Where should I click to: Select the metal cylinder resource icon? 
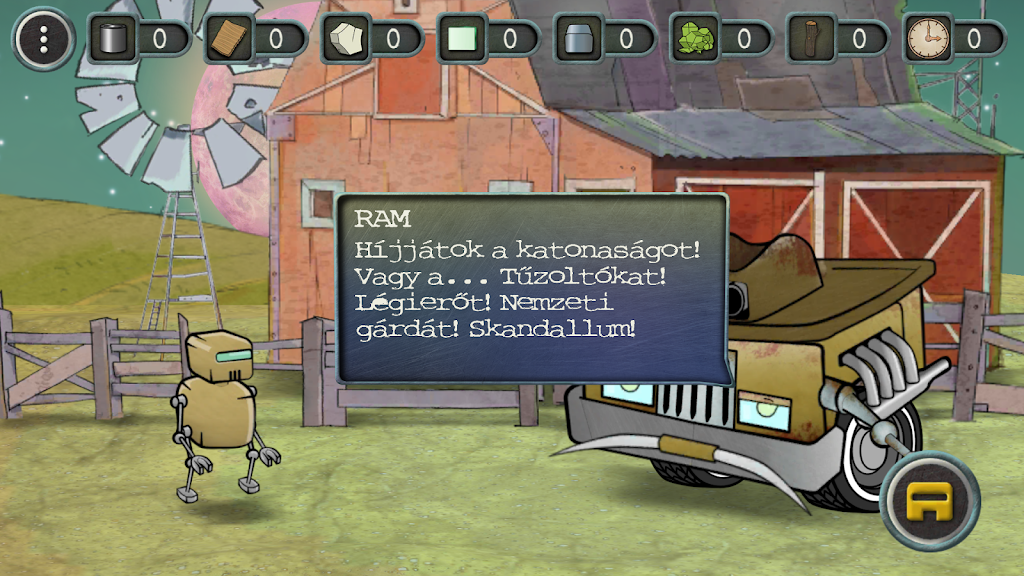(x=112, y=40)
